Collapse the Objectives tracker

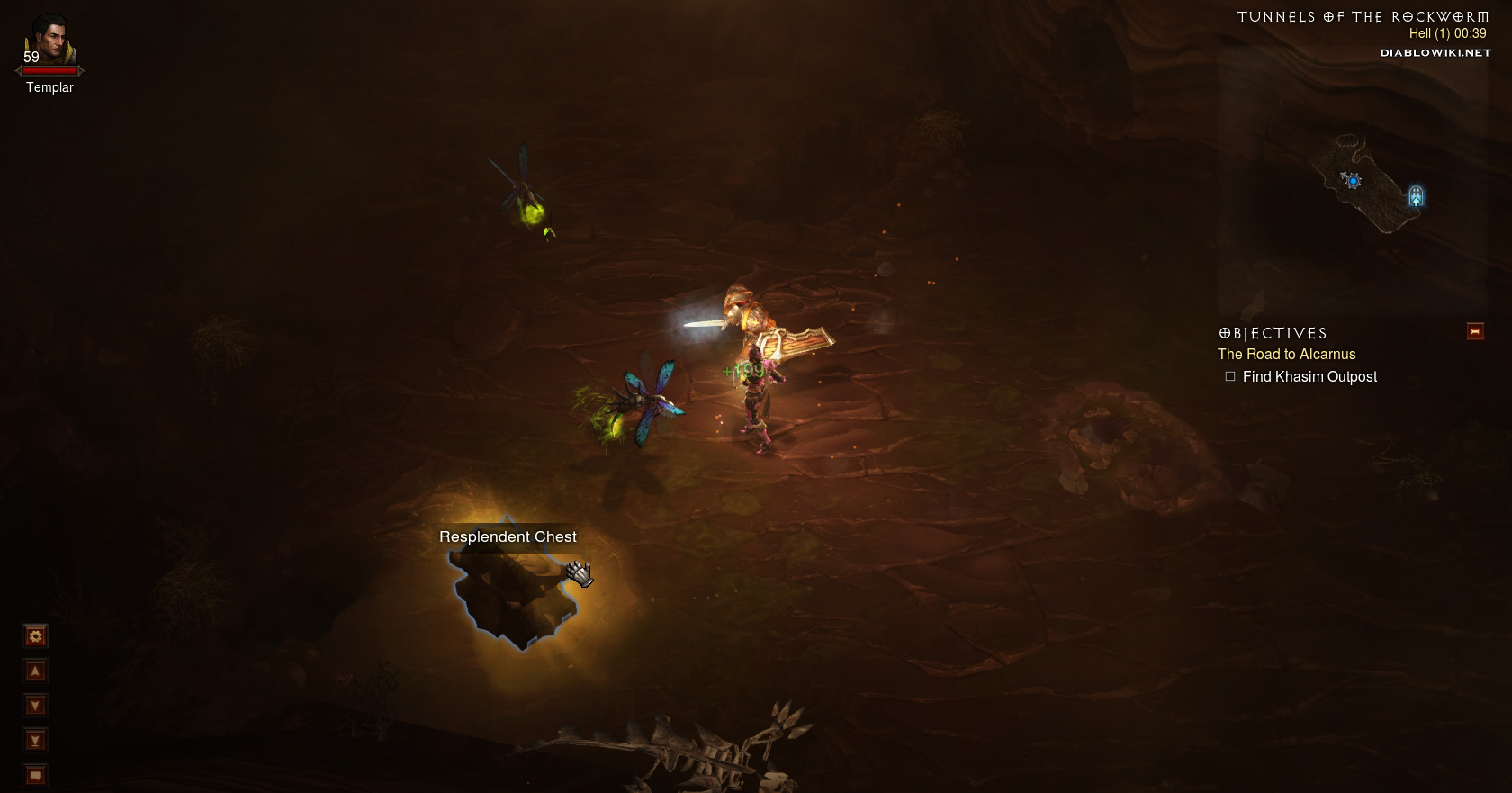[x=1475, y=332]
